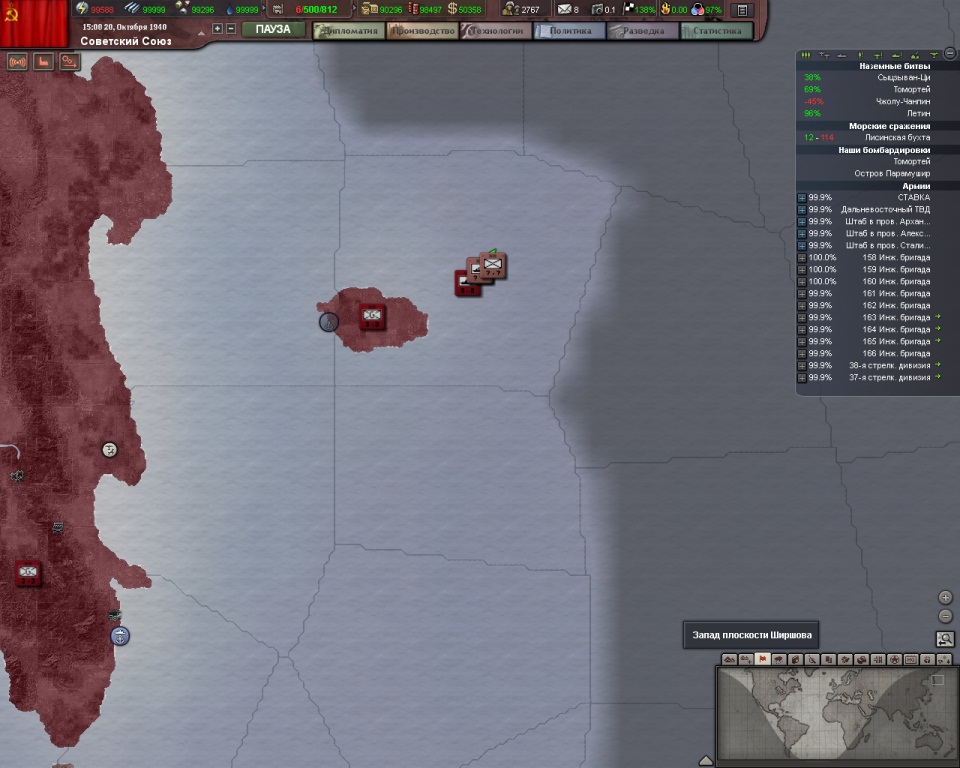Increase game speed with plus button
This screenshot has height=768, width=960.
pyautogui.click(x=218, y=29)
